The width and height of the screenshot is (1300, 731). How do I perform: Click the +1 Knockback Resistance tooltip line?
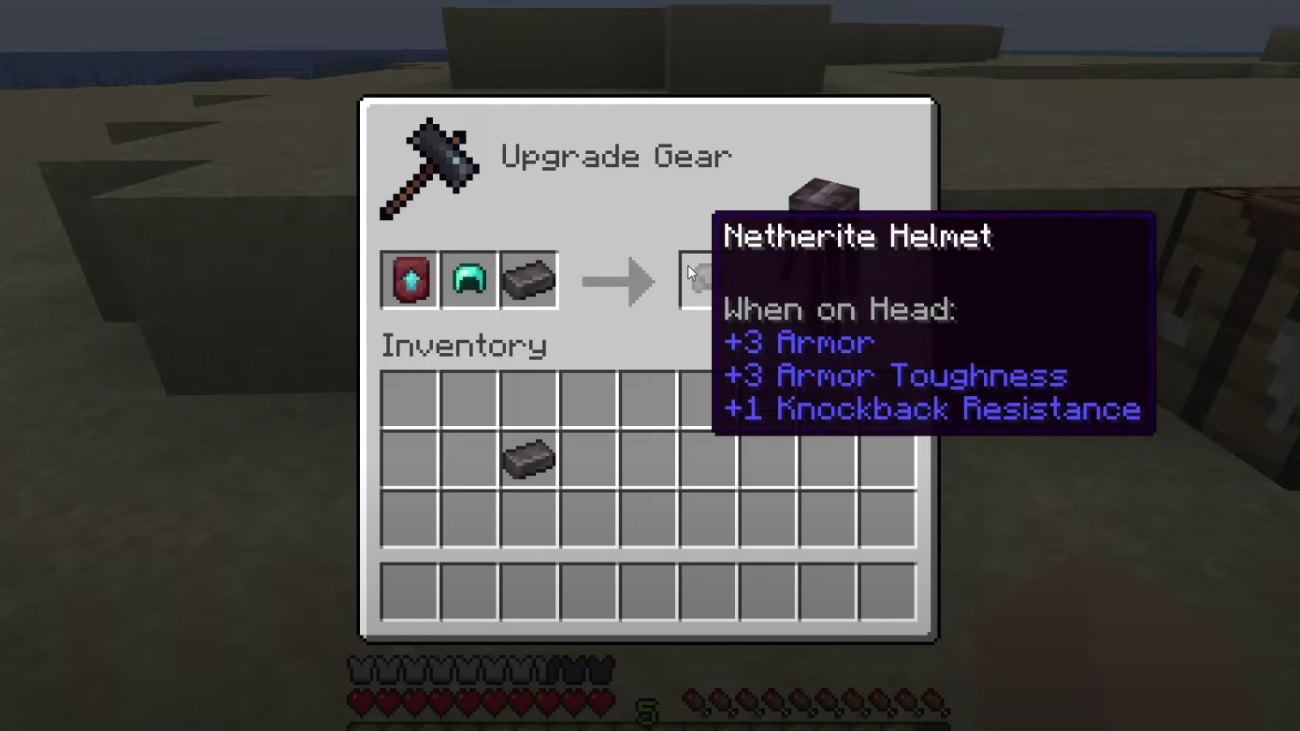[932, 409]
